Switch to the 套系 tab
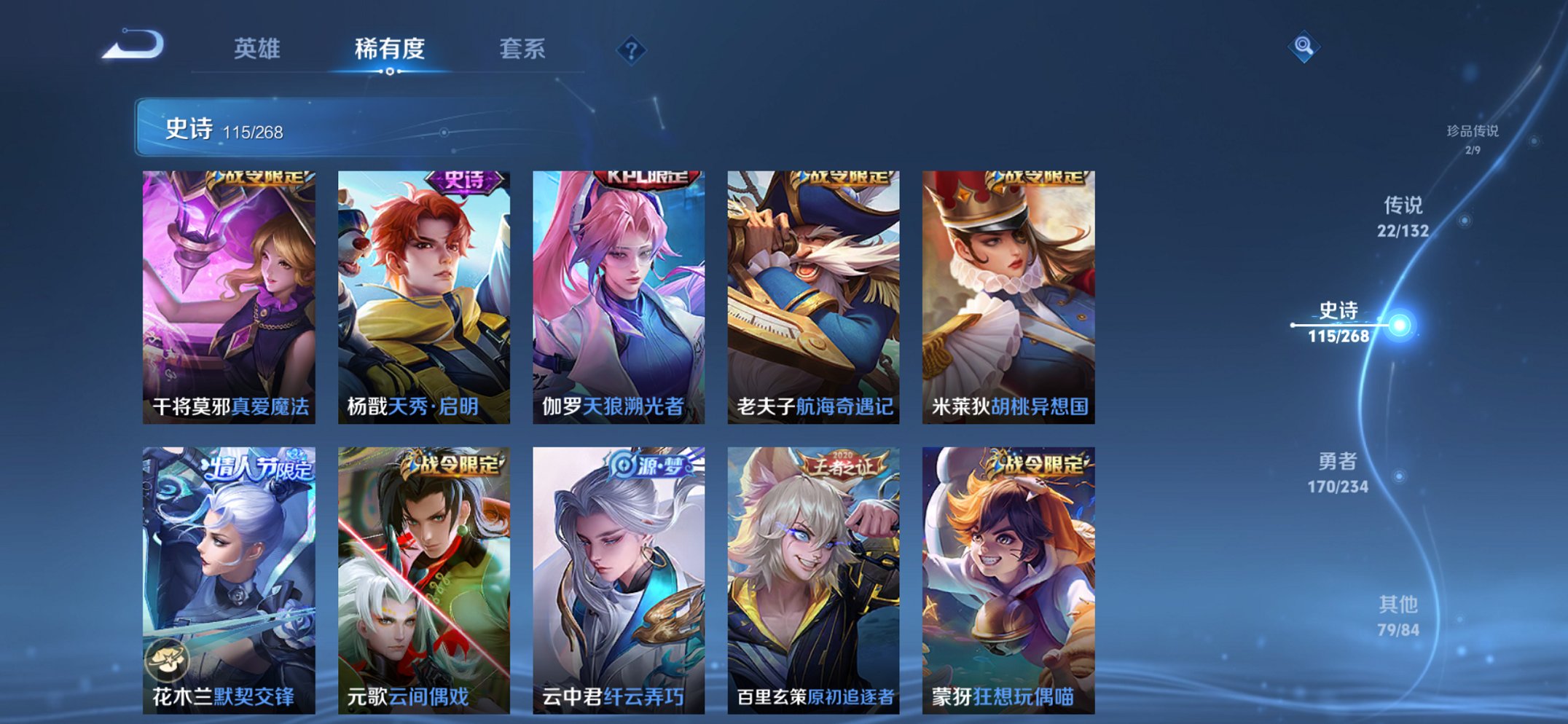The image size is (1568, 724). point(523,48)
